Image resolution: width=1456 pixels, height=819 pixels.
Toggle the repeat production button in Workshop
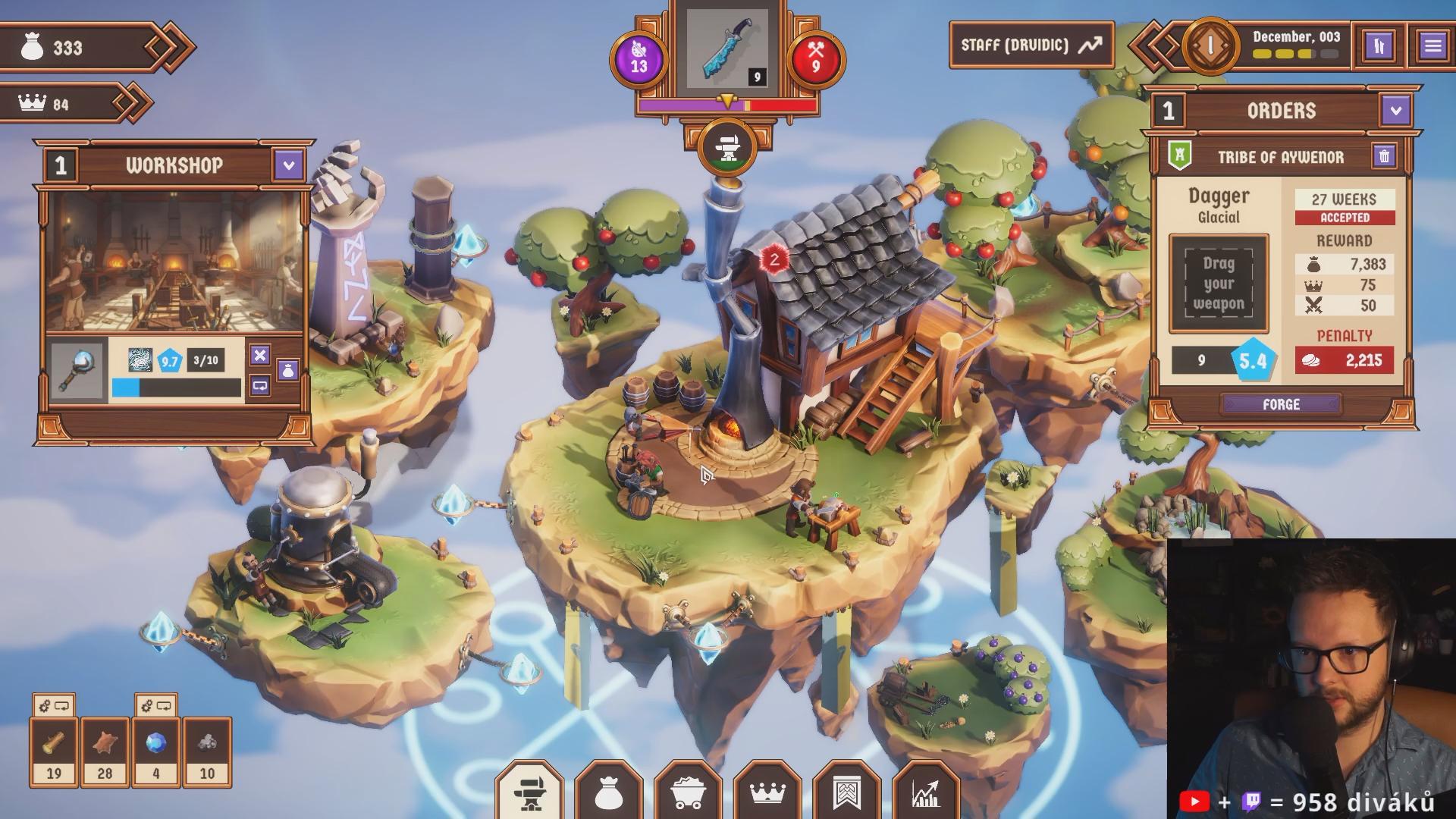pyautogui.click(x=260, y=385)
